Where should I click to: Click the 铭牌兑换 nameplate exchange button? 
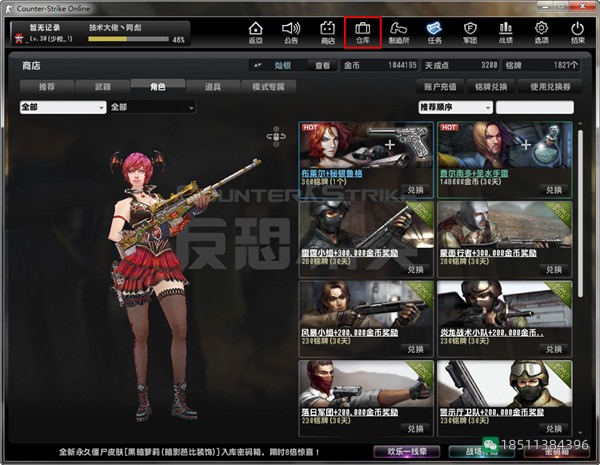pyautogui.click(x=491, y=87)
